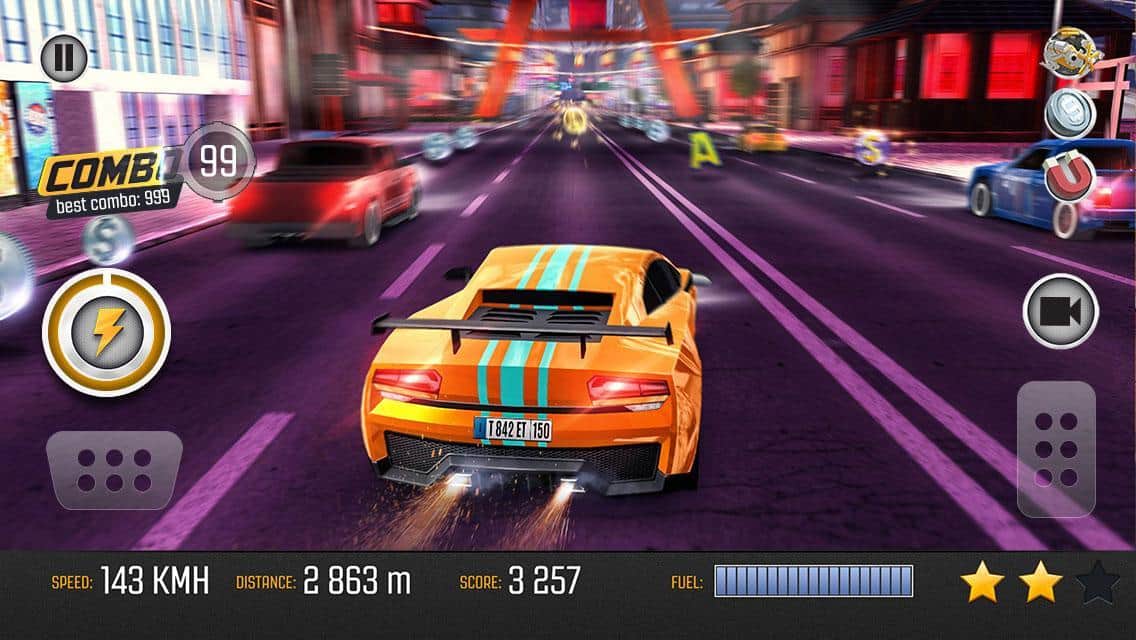Switch the camera view
Screen dimensions: 1136x640
coord(1060,311)
